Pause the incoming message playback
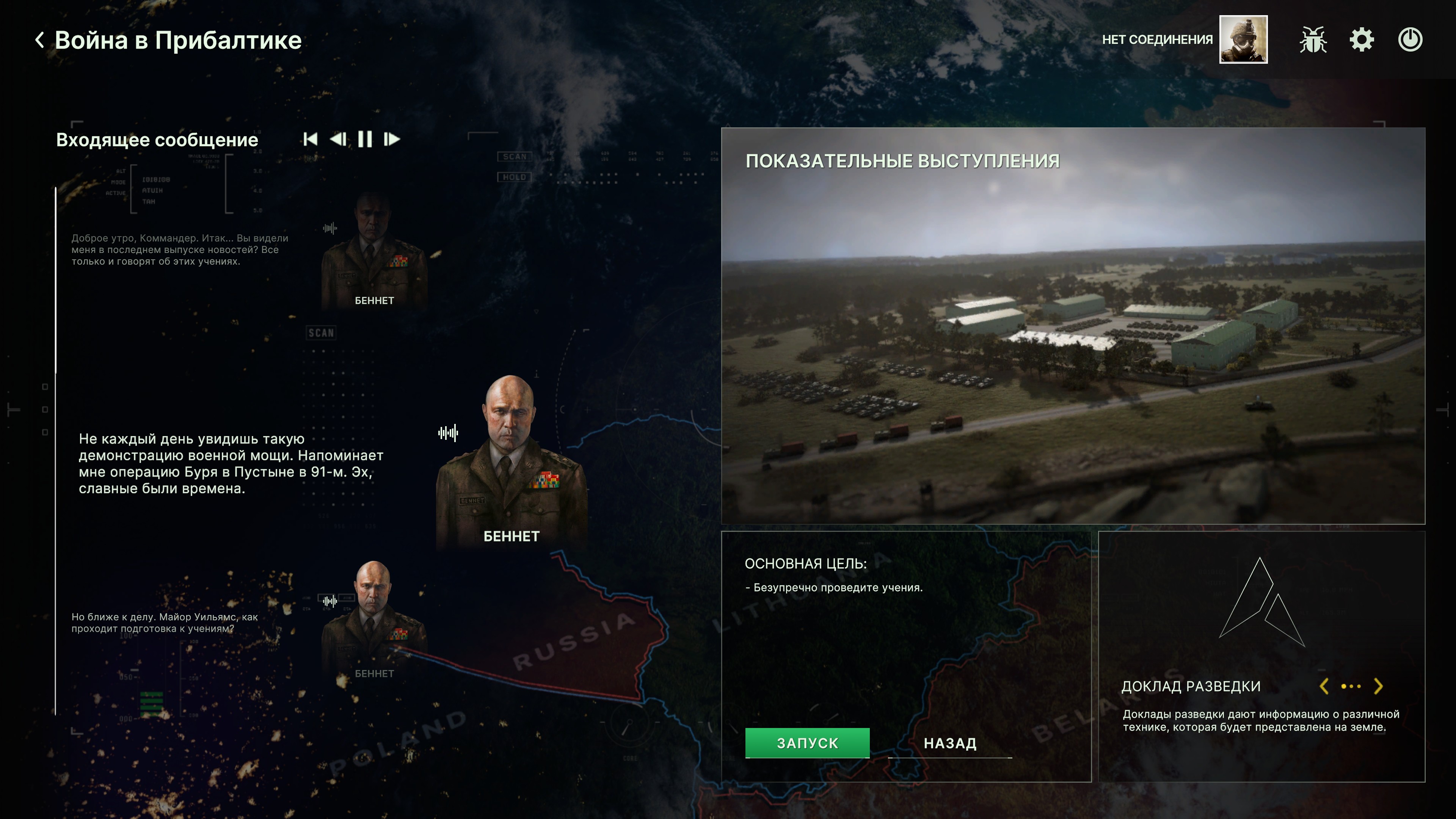Viewport: 1456px width, 819px height. [365, 139]
